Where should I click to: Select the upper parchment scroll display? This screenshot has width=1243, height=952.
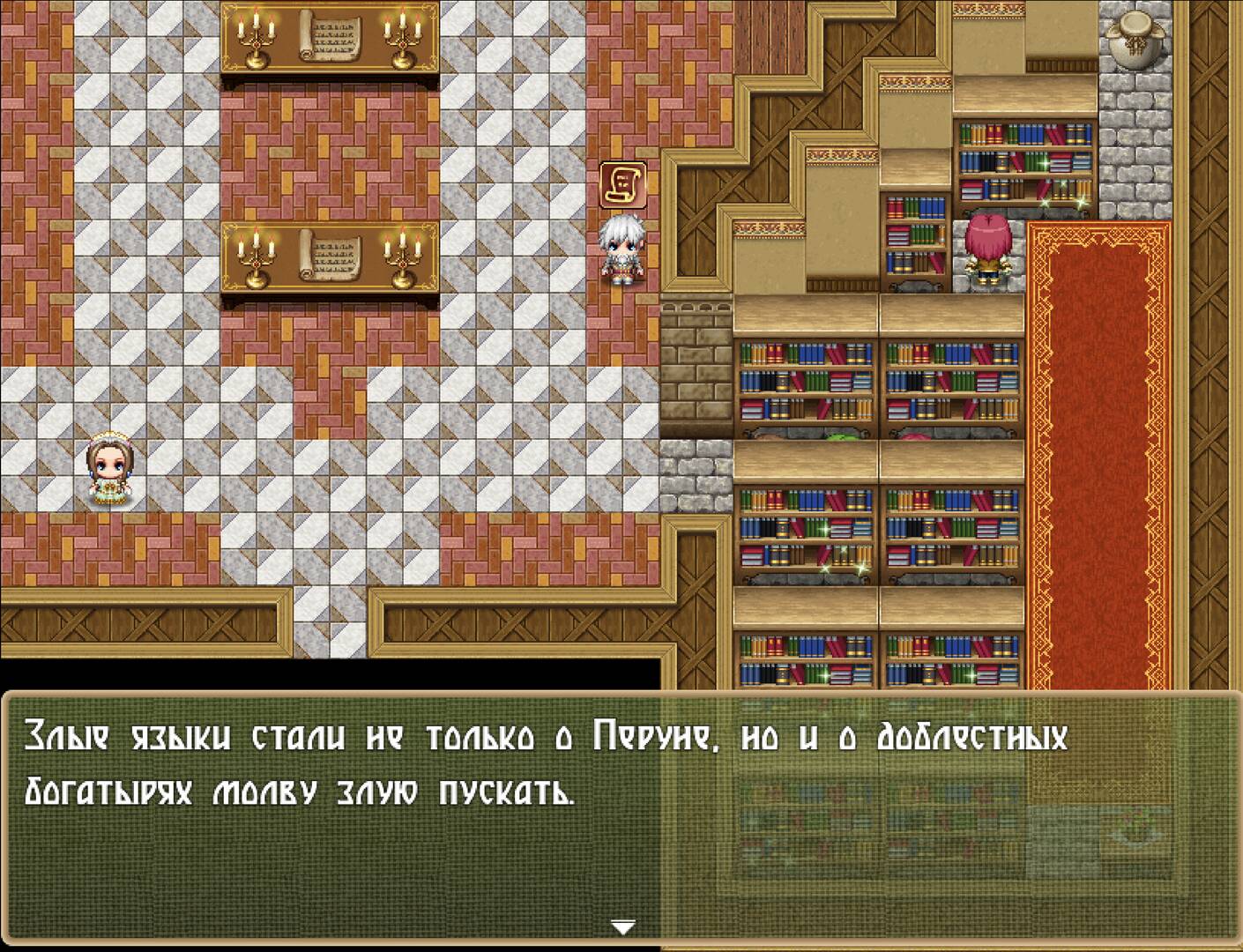point(331,37)
